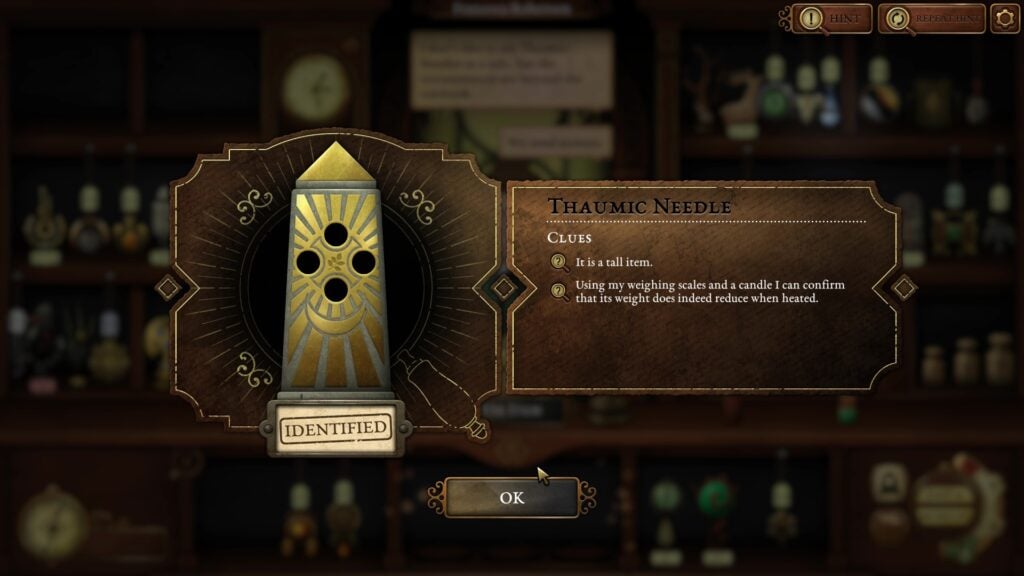Select the Repeat Hint button

(931, 18)
